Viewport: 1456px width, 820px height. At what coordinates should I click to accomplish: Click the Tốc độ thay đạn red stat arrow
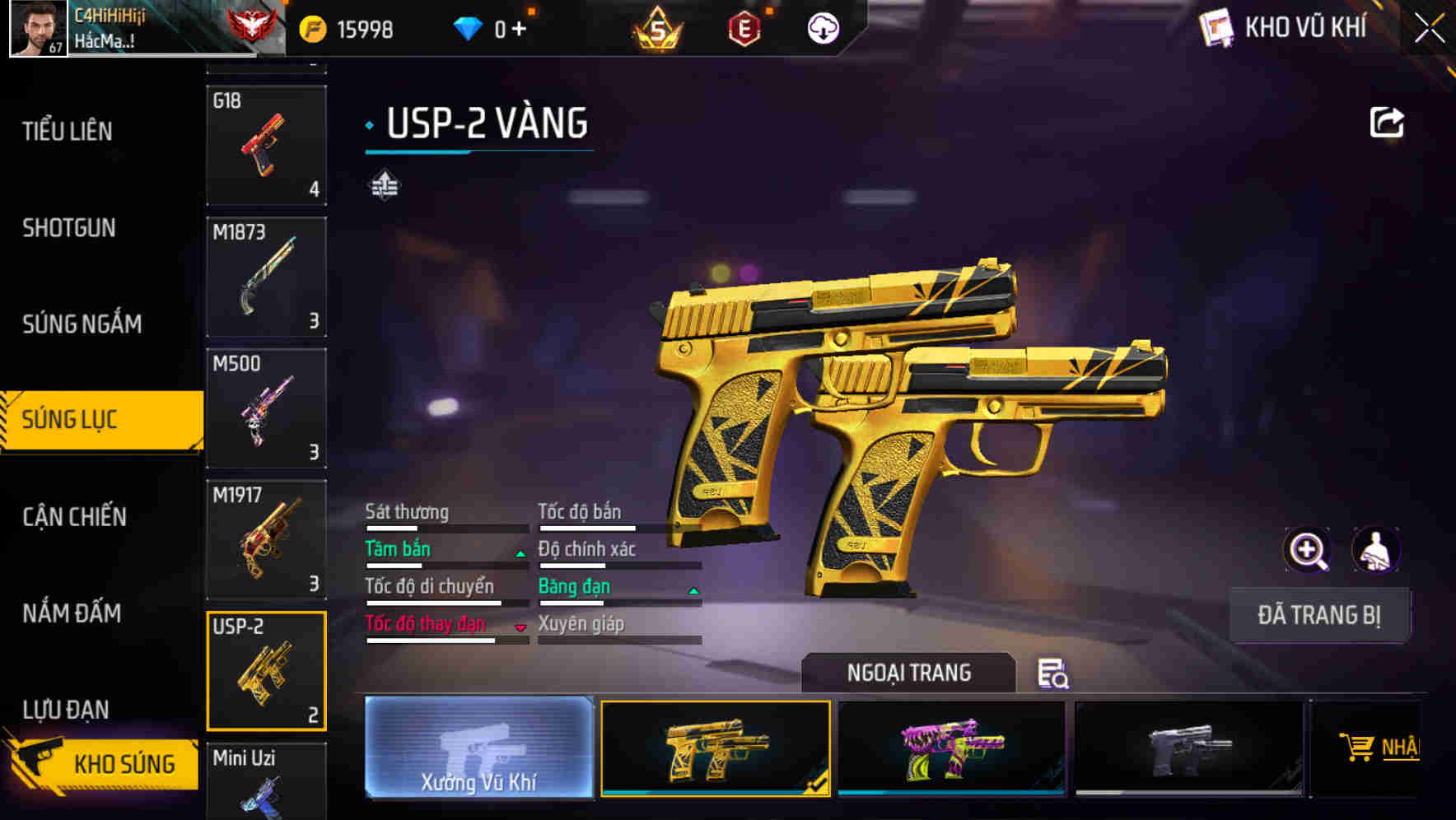520,627
